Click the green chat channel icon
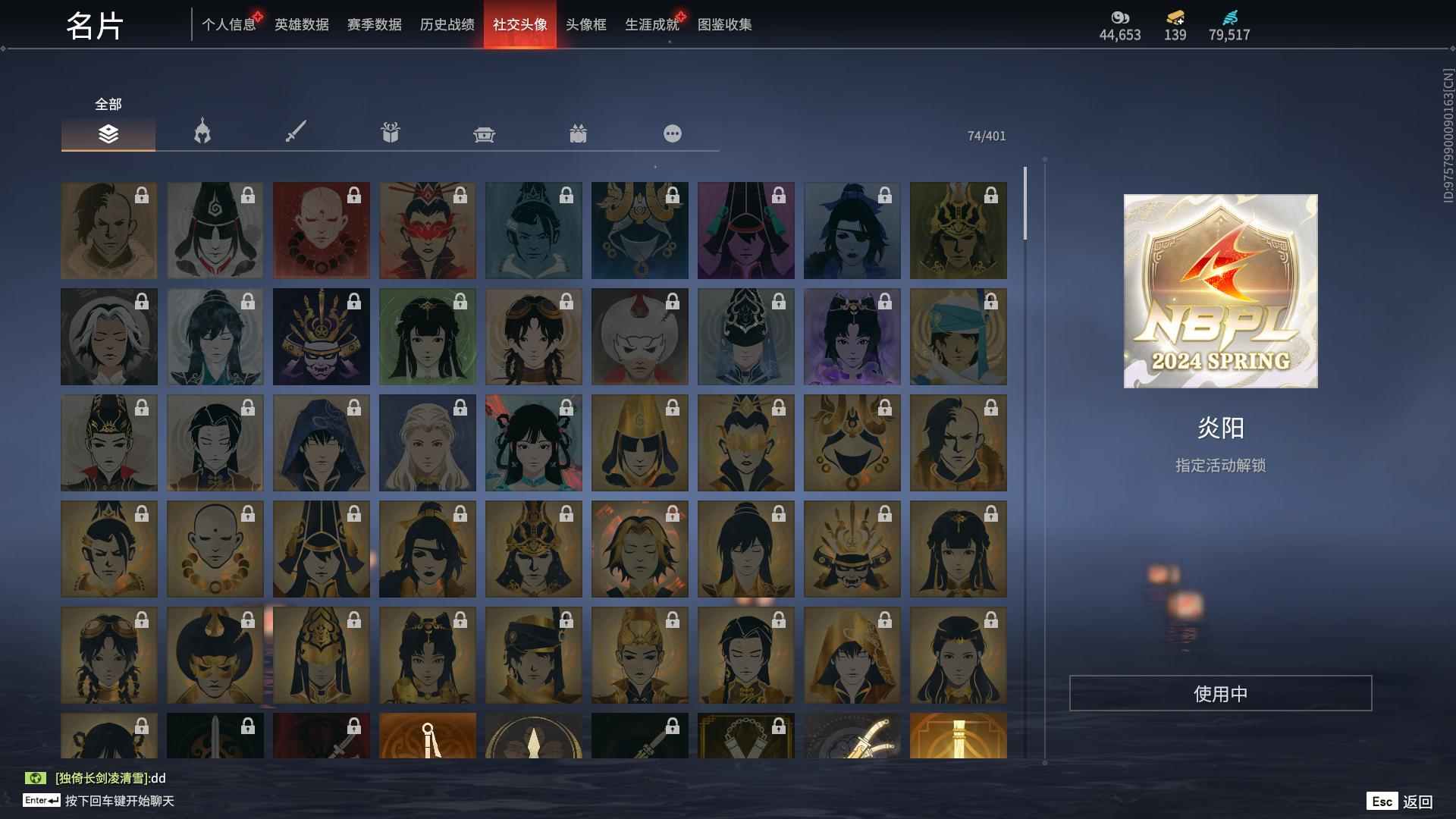 [36, 777]
